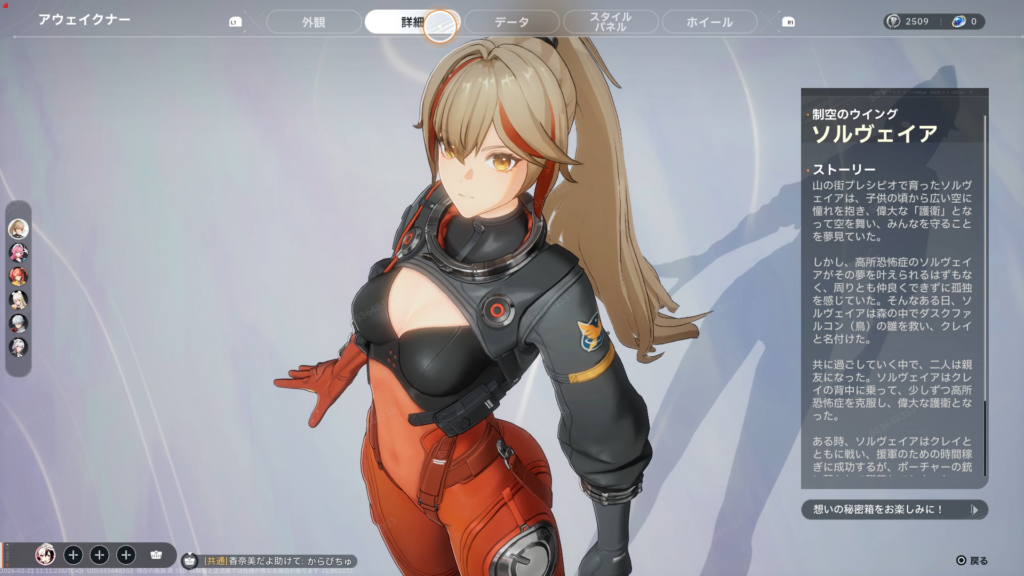Choose the orange-haired character portrait
1024x576 pixels.
click(x=18, y=276)
